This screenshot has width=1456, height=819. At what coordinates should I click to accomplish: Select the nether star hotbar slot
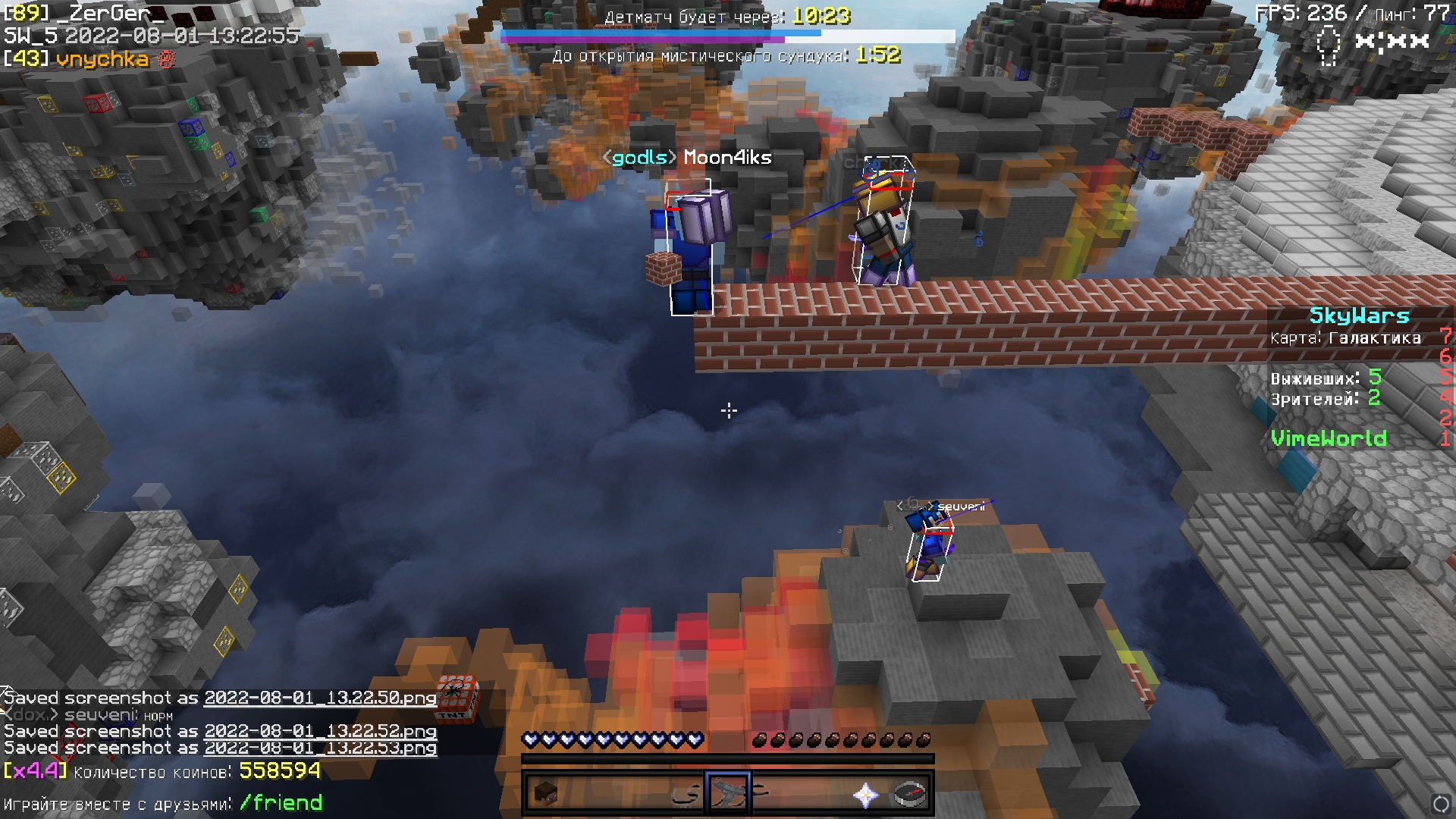point(865,794)
